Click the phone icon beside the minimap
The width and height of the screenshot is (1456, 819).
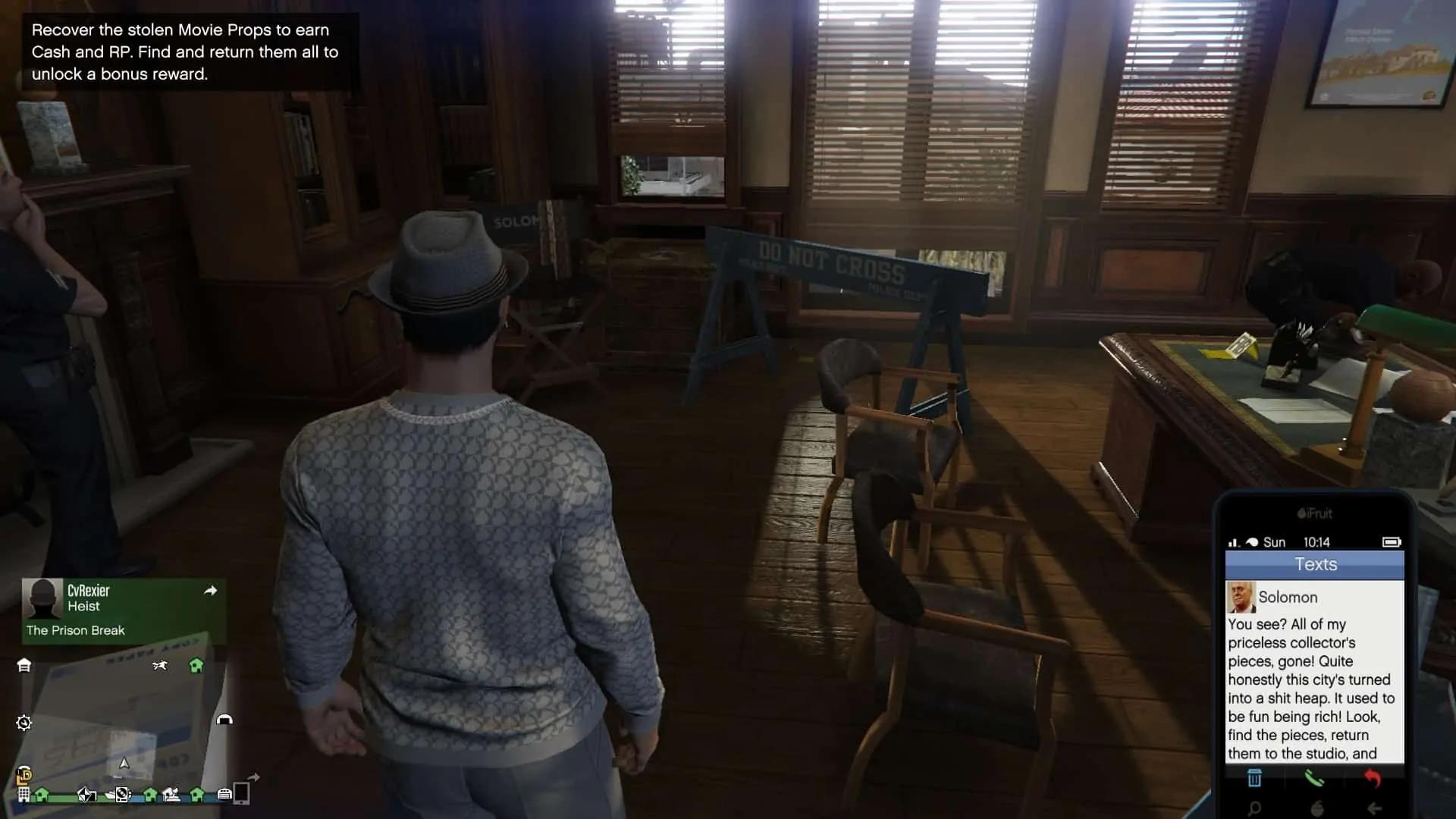tap(242, 793)
